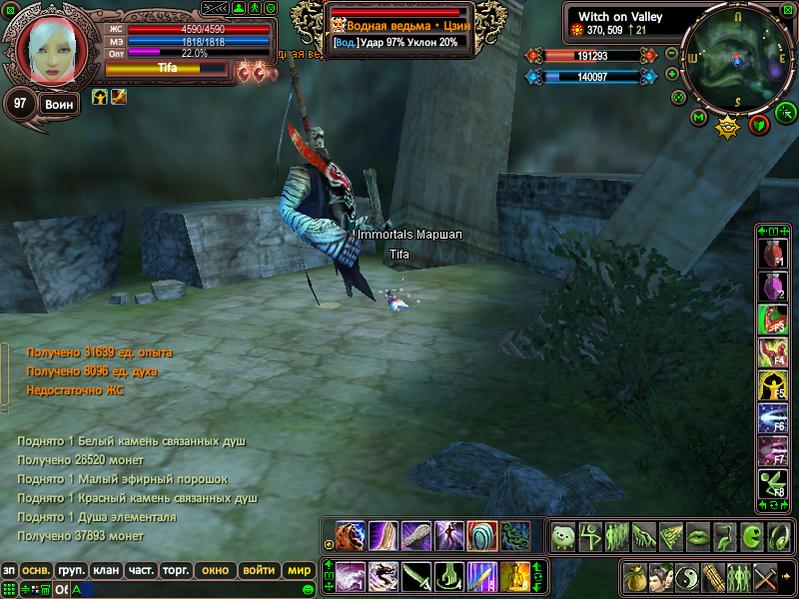This screenshot has height=599, width=799.
Task: Select the Водная ведьма target frame
Action: [400, 27]
